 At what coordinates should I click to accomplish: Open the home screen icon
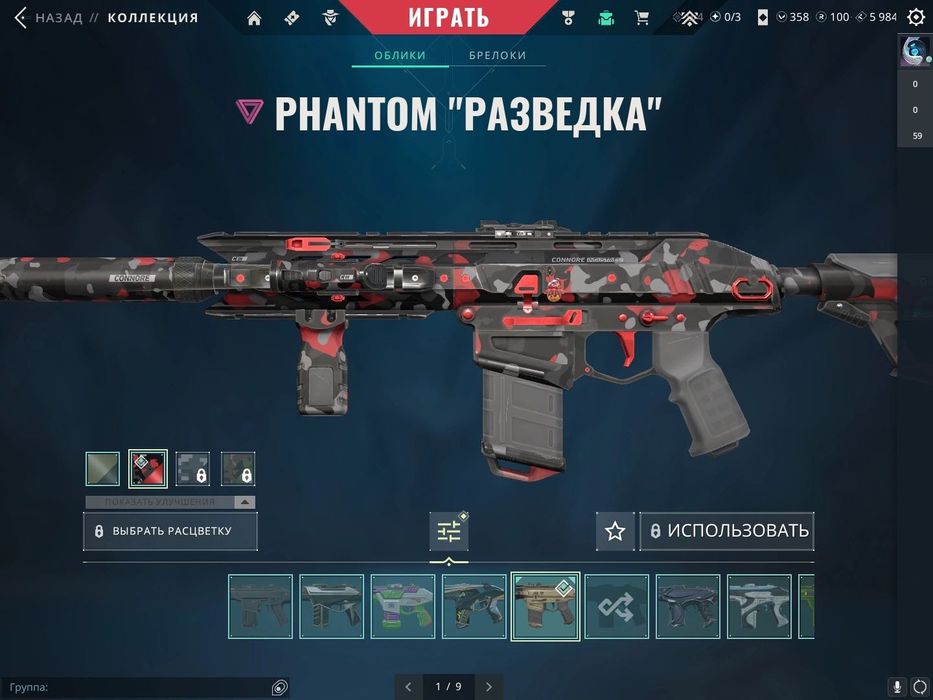click(254, 17)
